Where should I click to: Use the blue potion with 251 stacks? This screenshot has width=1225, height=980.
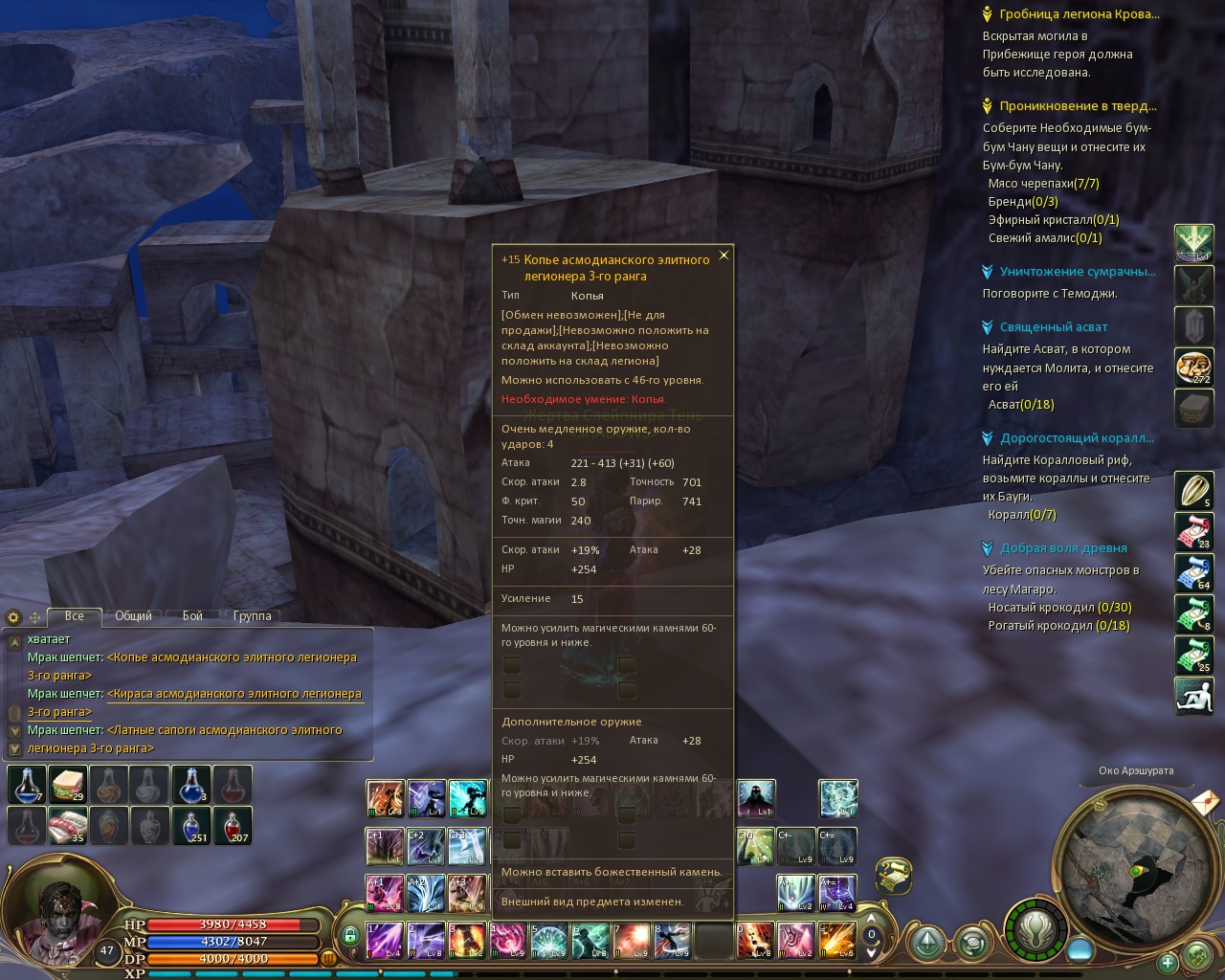(x=190, y=825)
